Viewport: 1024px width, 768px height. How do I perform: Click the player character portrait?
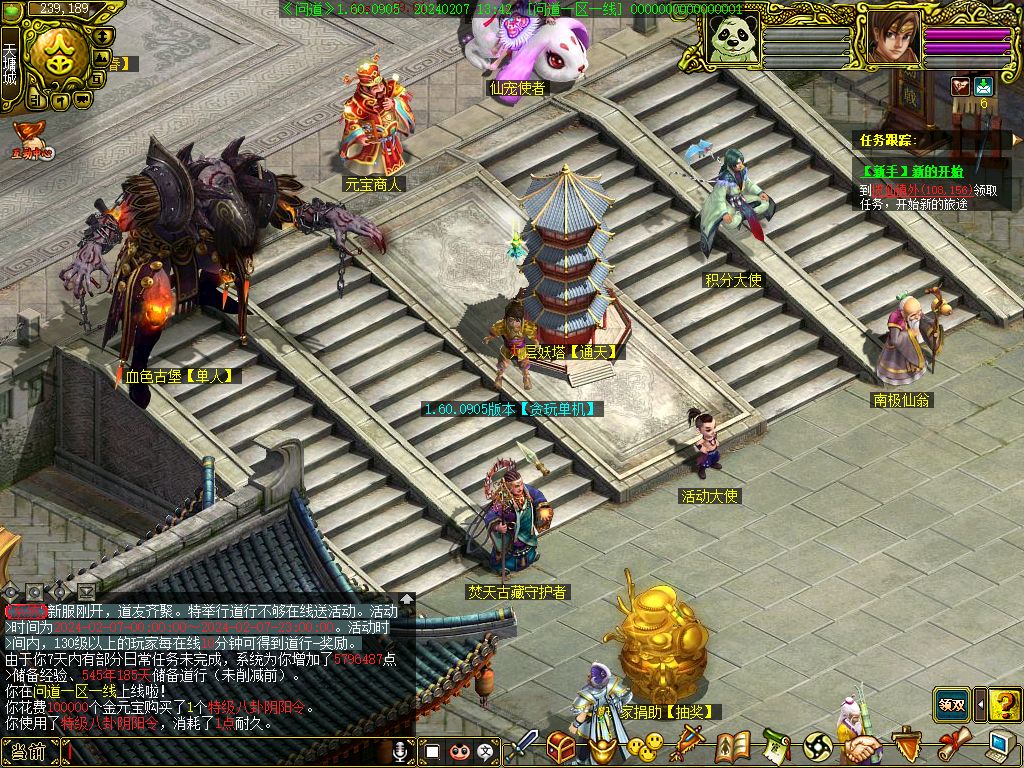[892, 38]
